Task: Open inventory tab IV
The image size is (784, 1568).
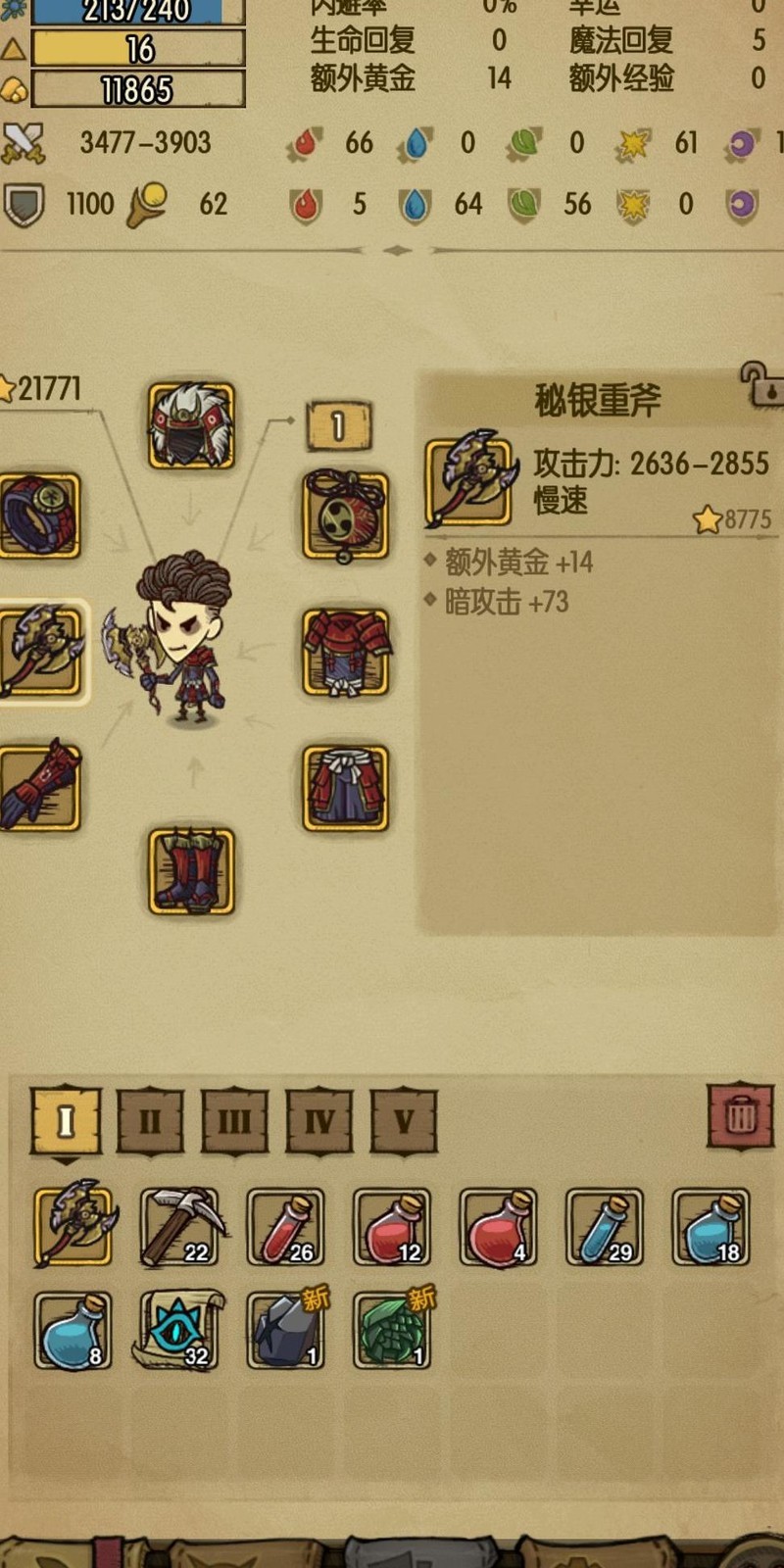Action: (x=319, y=1120)
